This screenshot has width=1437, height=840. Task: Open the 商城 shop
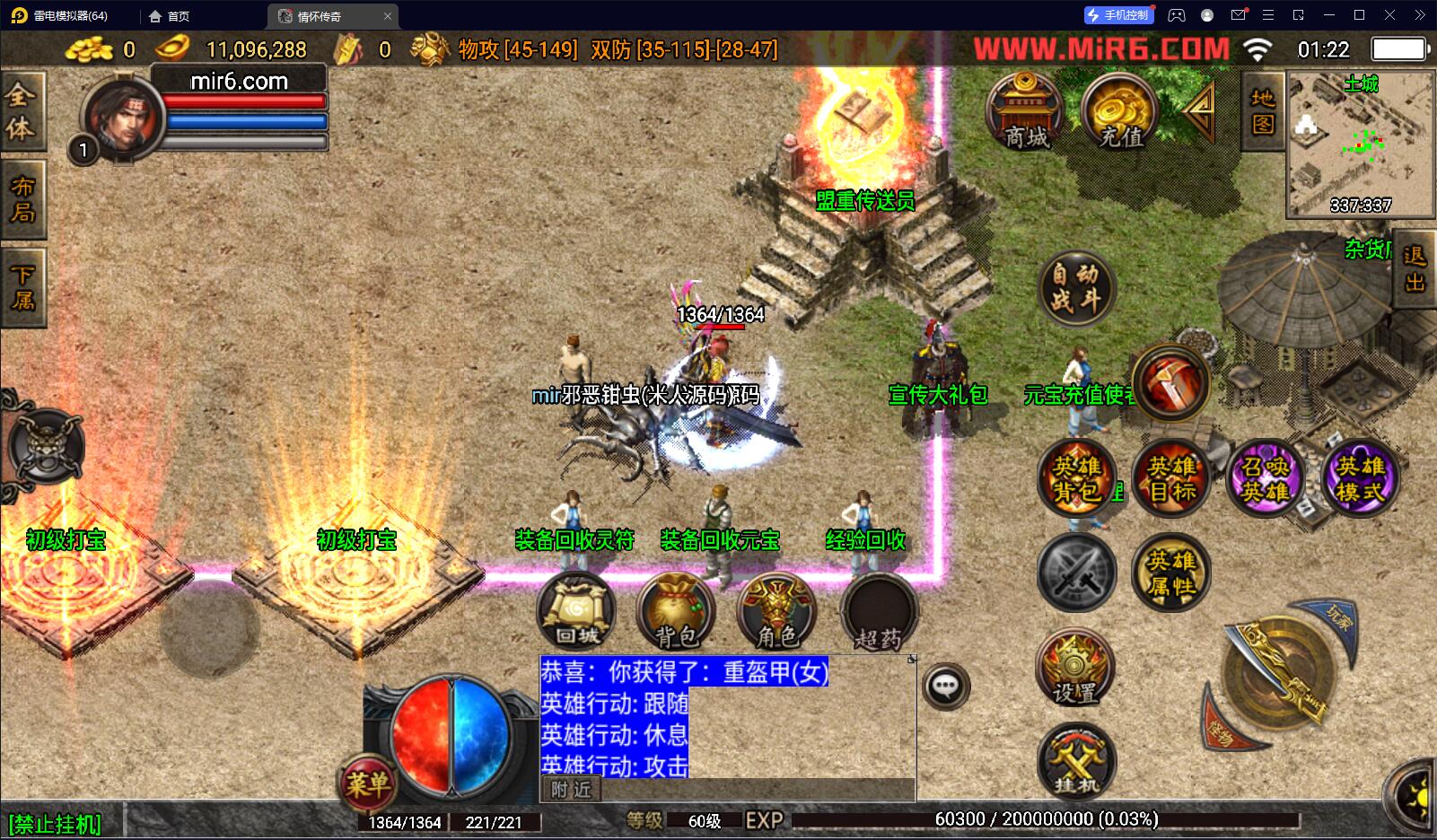click(x=1025, y=111)
